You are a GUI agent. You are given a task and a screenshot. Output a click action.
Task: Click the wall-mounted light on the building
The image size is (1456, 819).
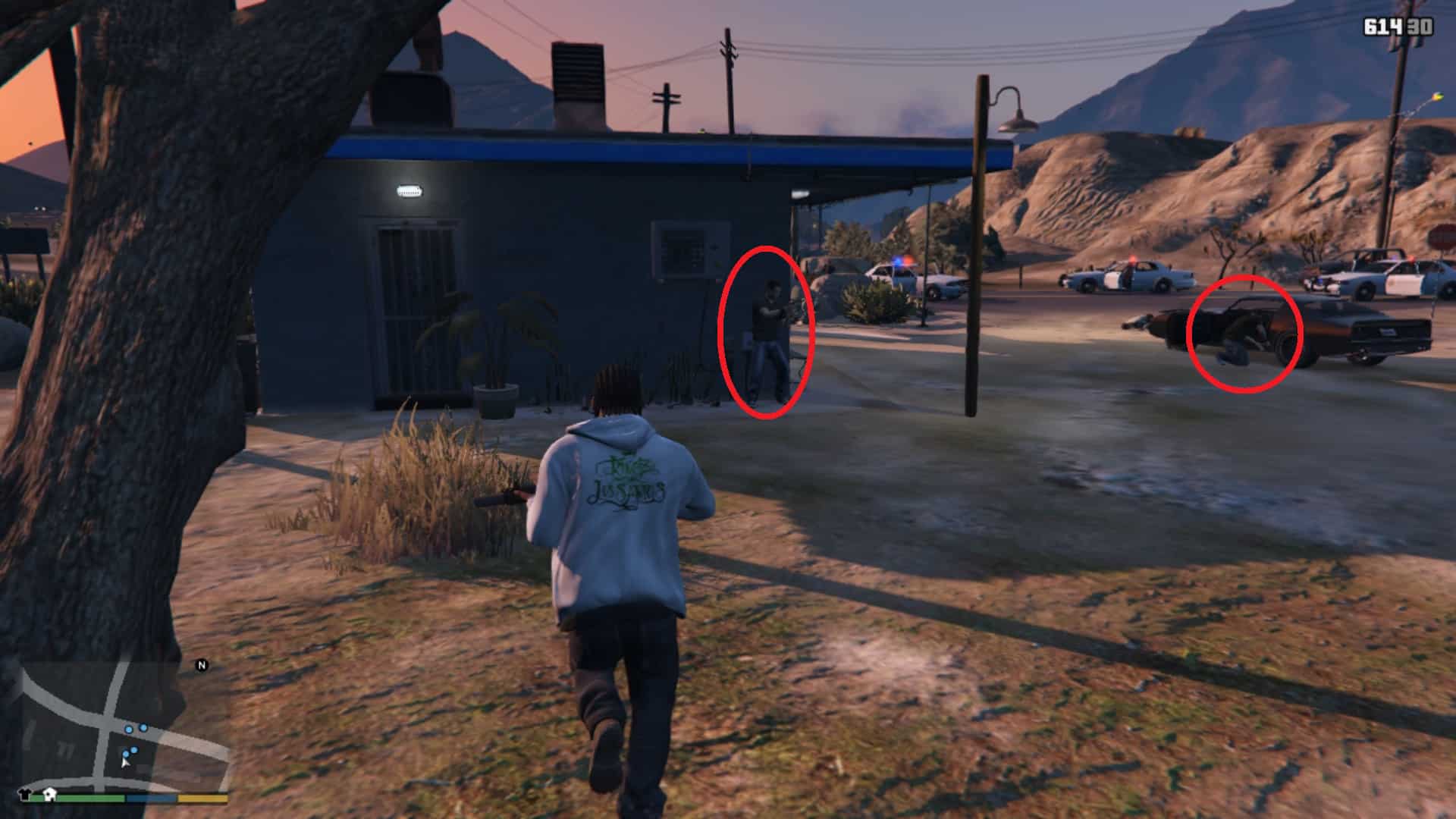[410, 192]
